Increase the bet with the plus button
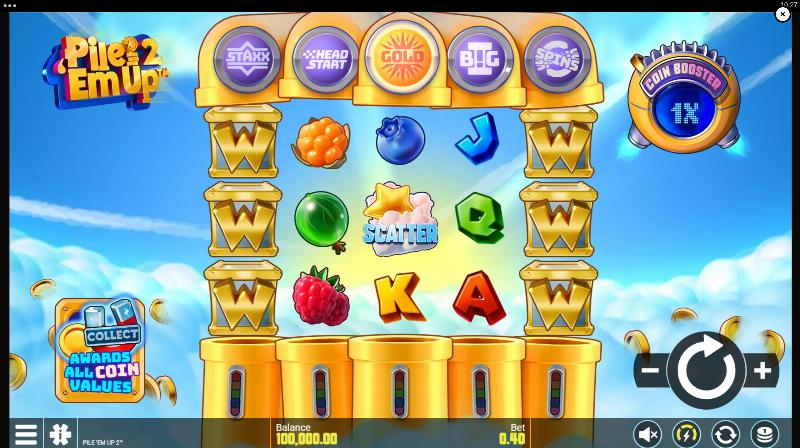Screen dimensions: 800x448 763,371
